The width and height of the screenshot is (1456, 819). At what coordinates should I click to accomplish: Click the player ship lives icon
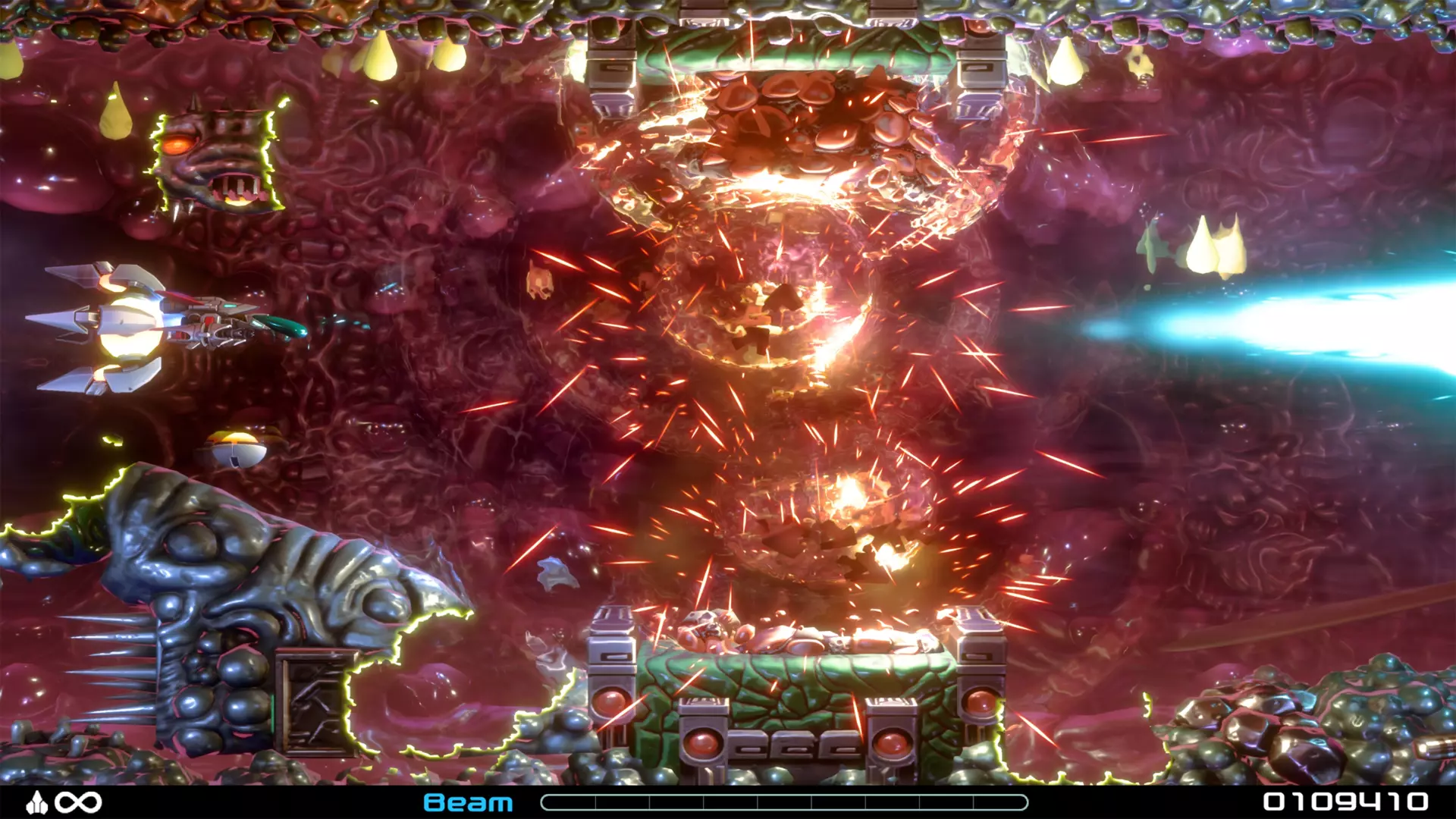[x=36, y=803]
